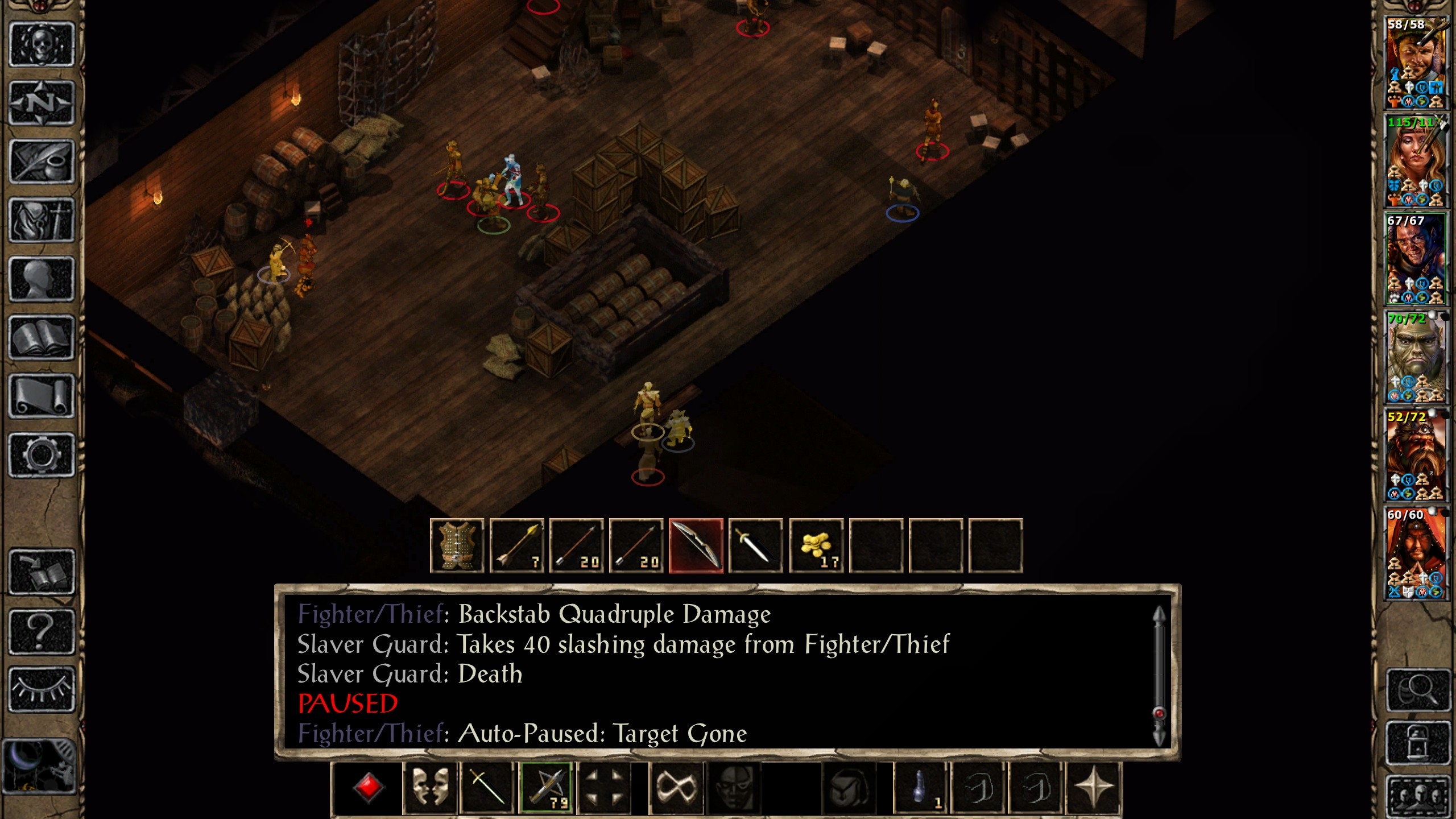This screenshot has height=819, width=1456.
Task: Select the 58/58 character portrait
Action: tap(1415, 63)
